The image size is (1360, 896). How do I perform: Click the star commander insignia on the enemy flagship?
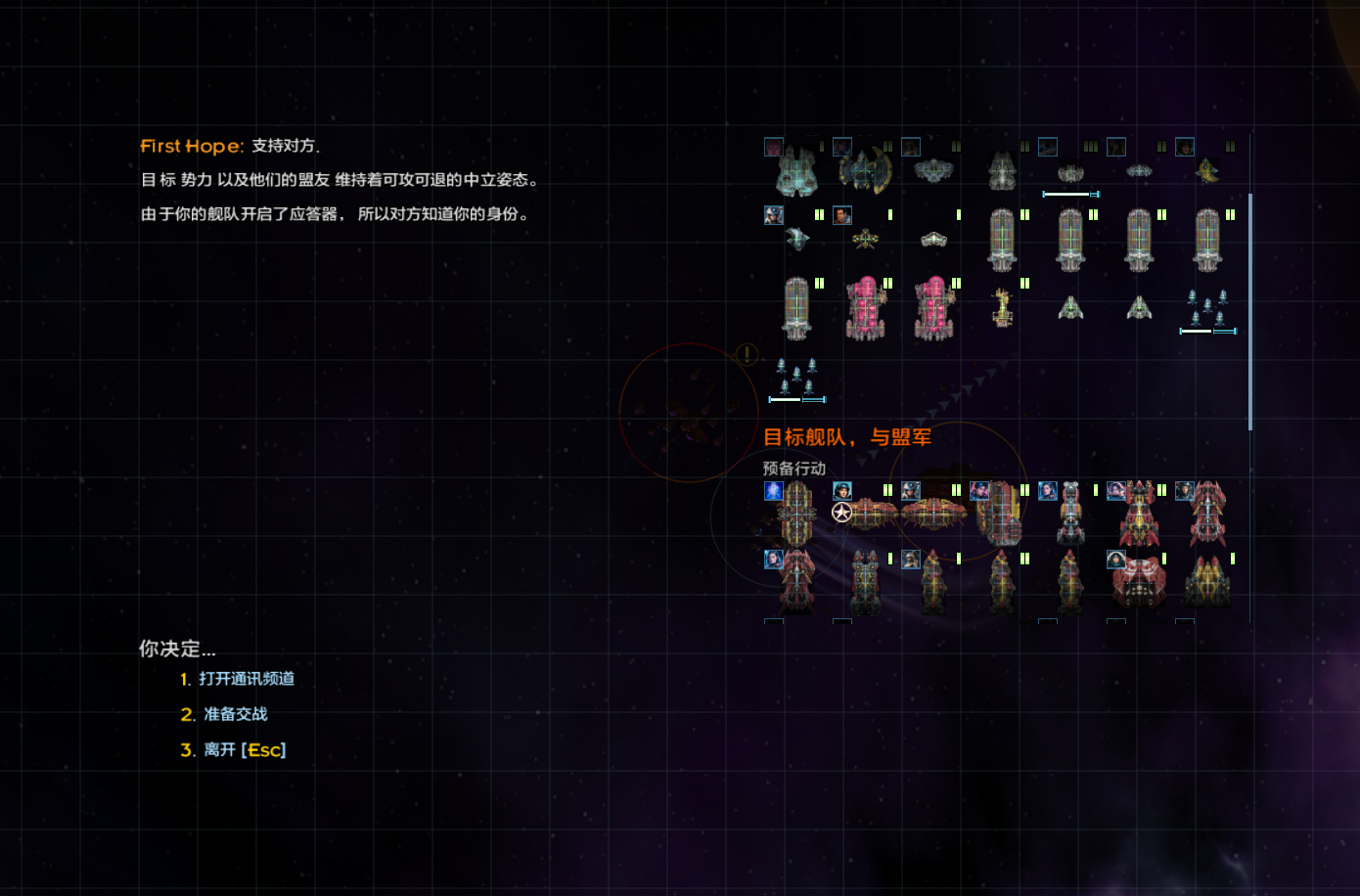point(841,512)
